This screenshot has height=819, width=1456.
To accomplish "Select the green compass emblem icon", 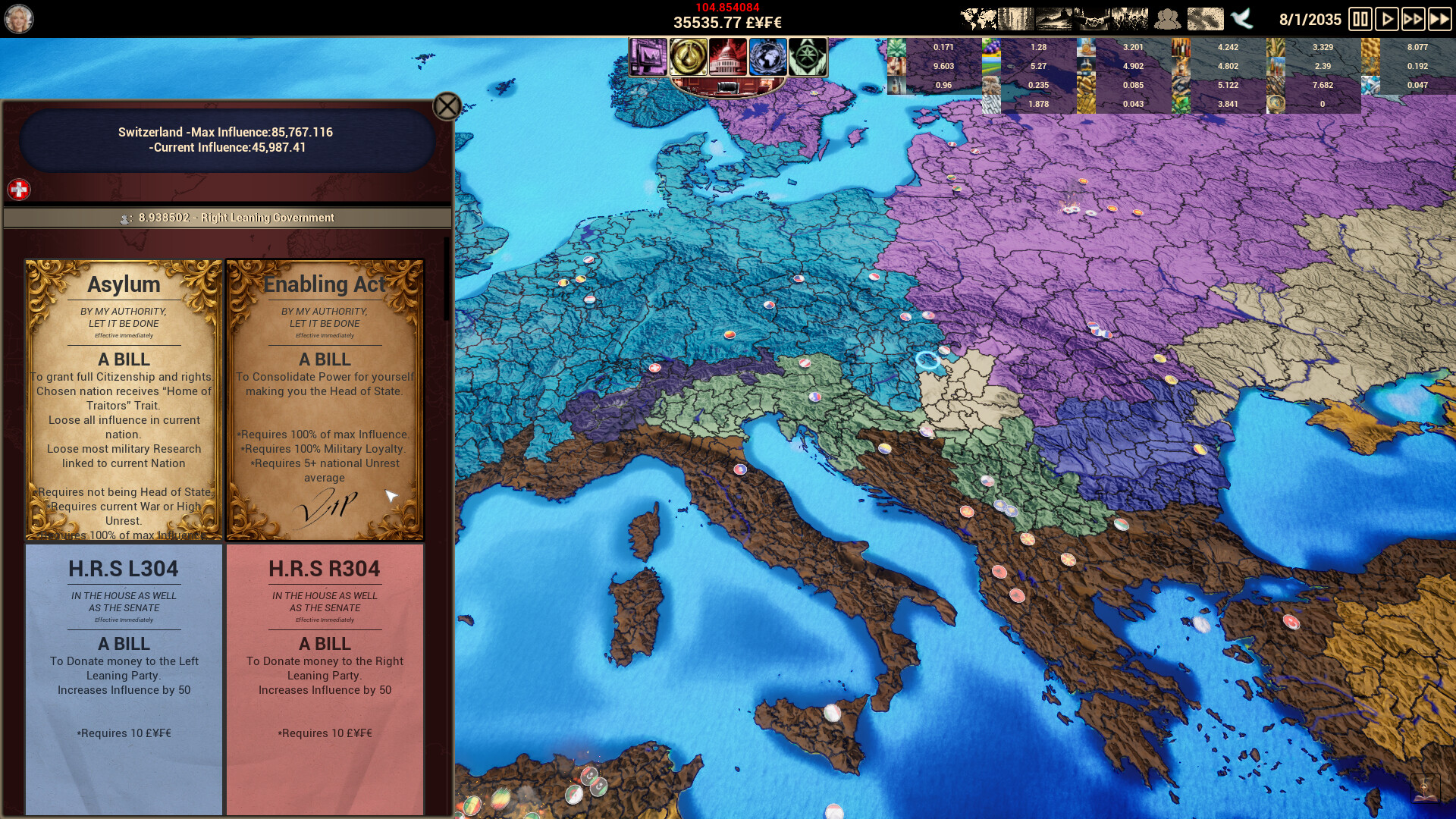I will [x=809, y=58].
